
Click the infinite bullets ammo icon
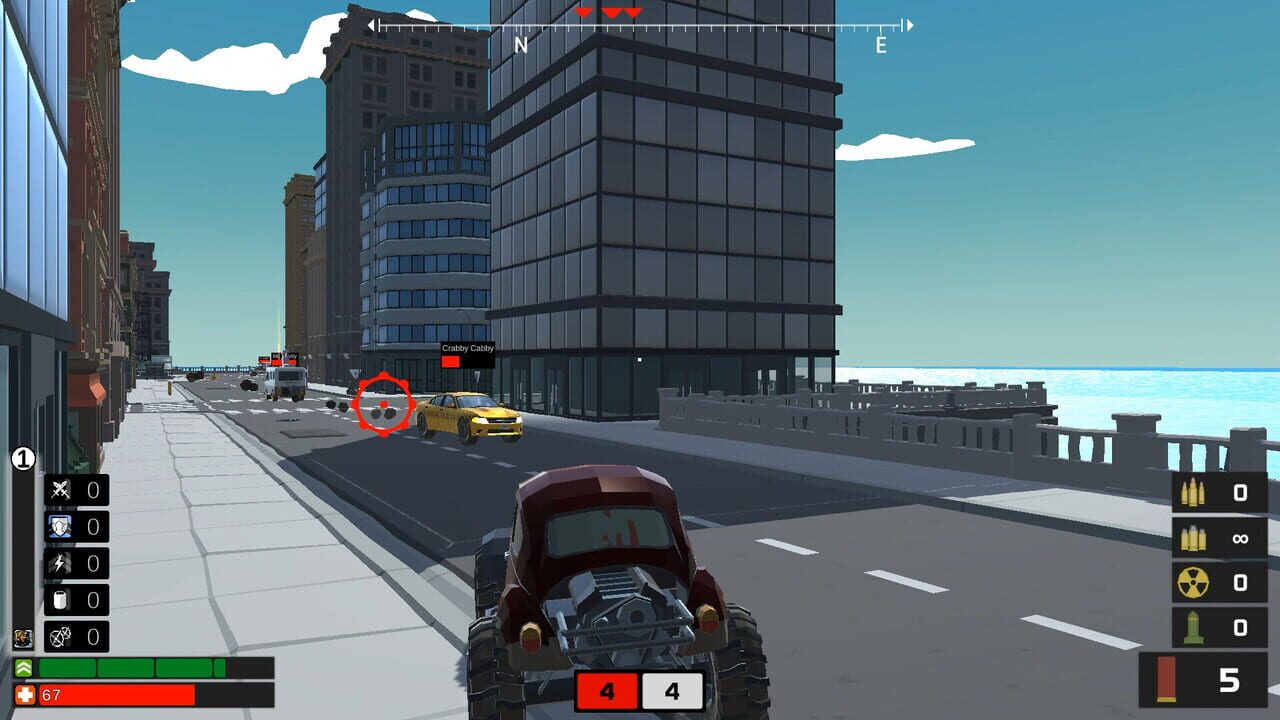pos(1194,538)
